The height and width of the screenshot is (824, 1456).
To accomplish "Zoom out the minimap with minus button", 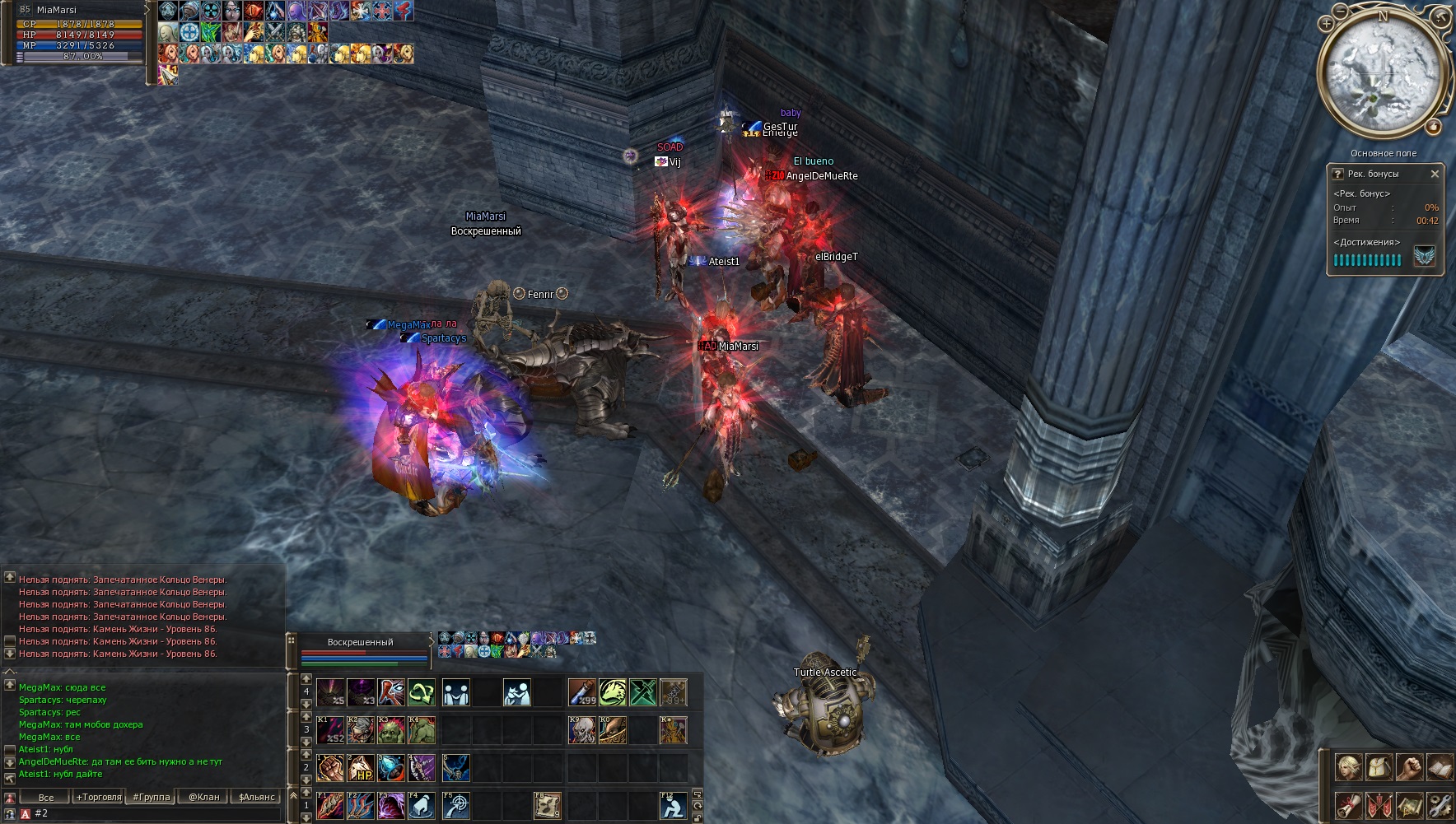I will pyautogui.click(x=1342, y=11).
